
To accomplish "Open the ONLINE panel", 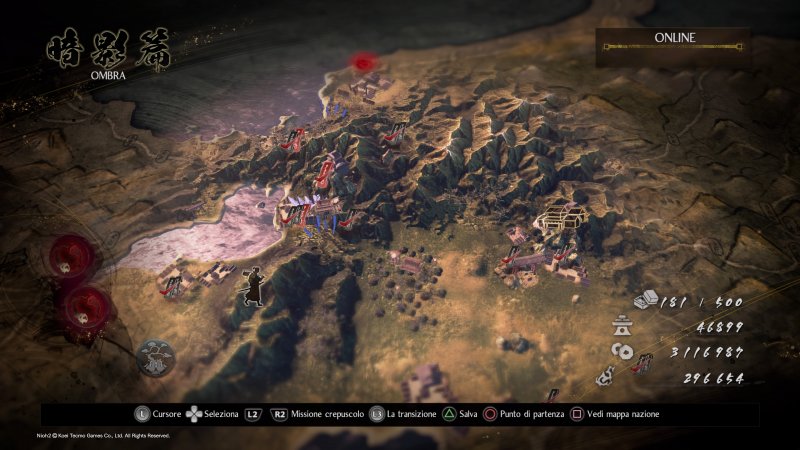I will click(x=674, y=41).
